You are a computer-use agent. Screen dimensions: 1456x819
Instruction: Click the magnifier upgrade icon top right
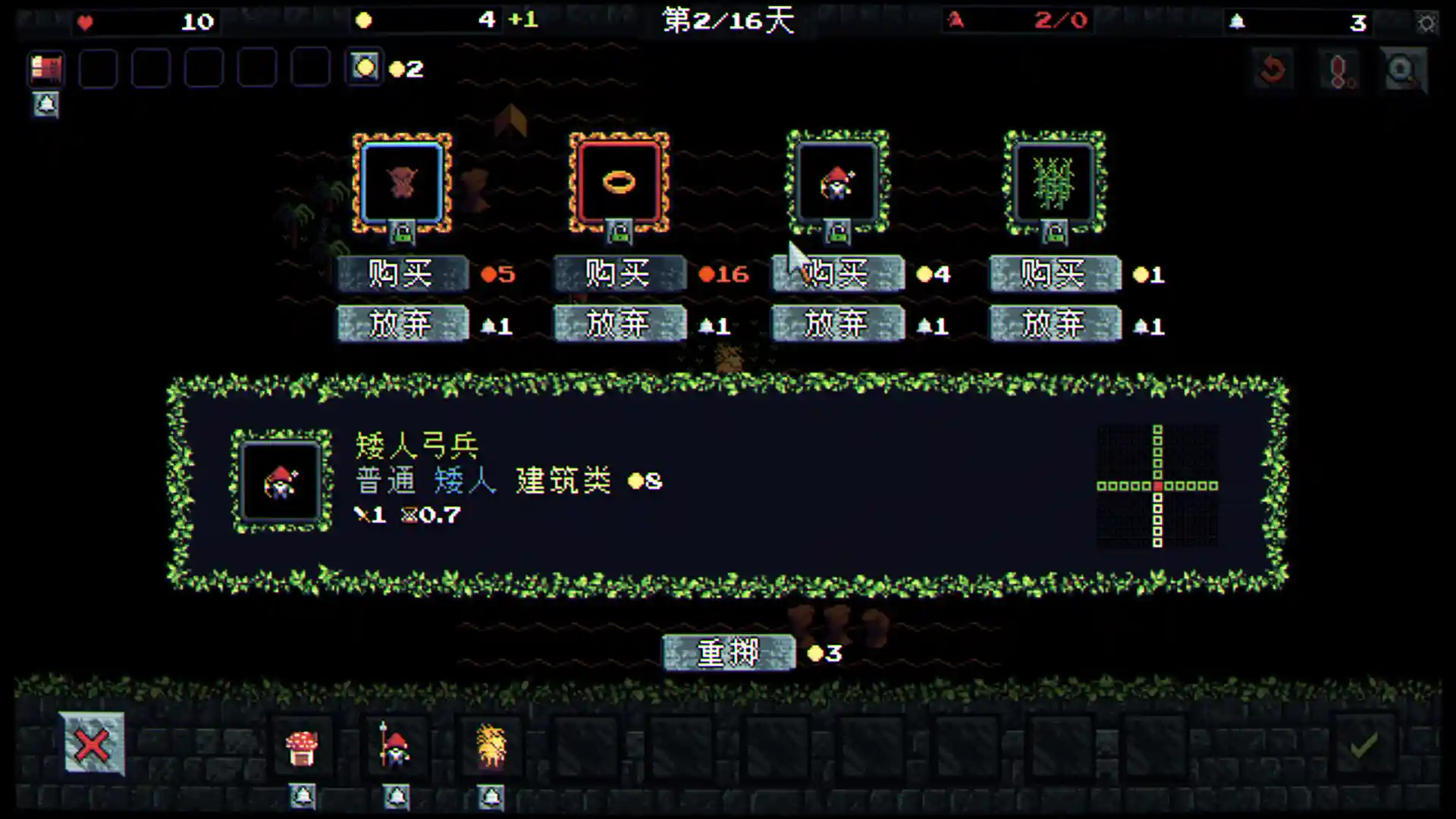[1403, 68]
